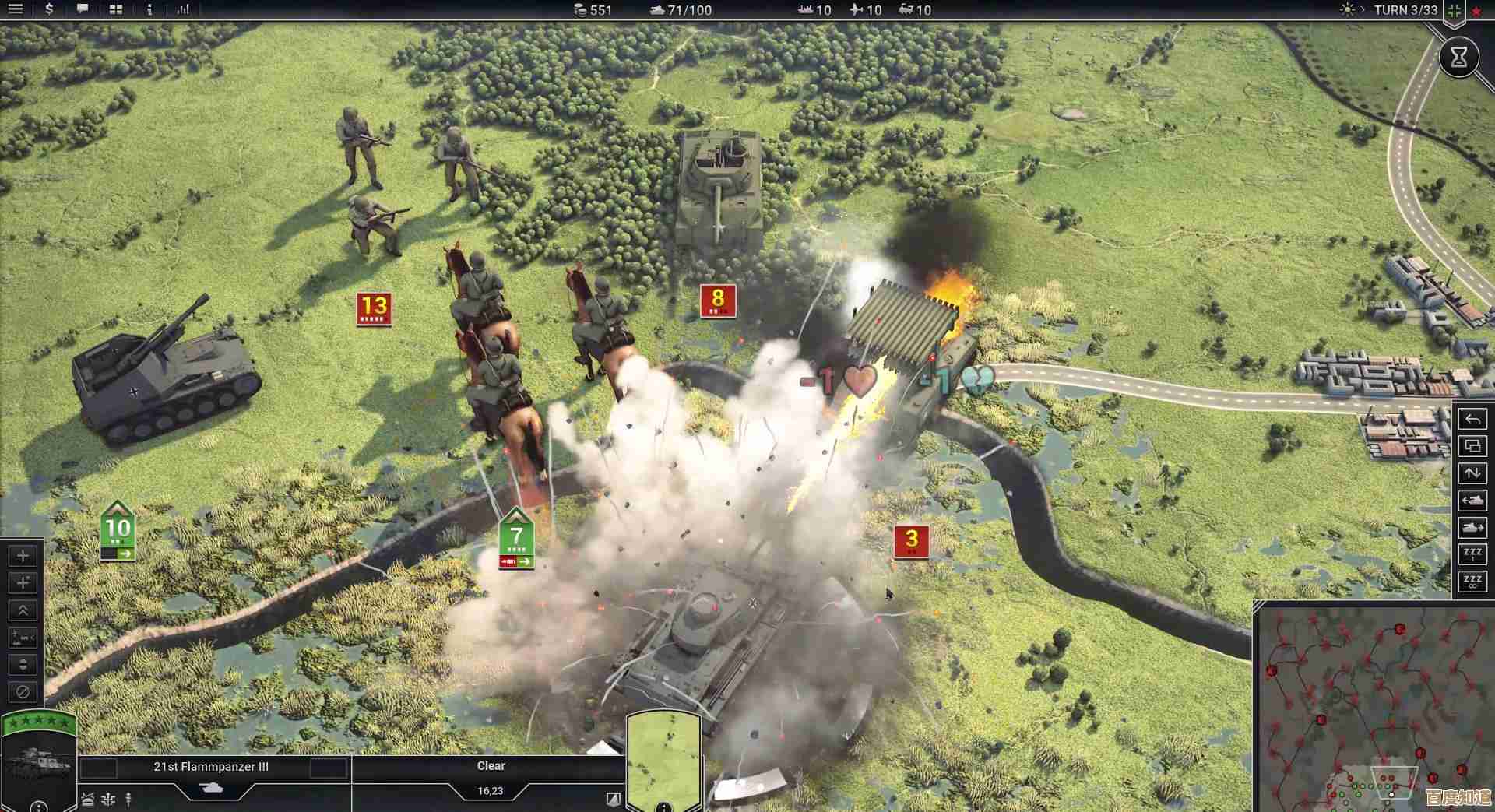Sleep unit for one turn
Screen dimensions: 1495x812
pos(1472,554)
